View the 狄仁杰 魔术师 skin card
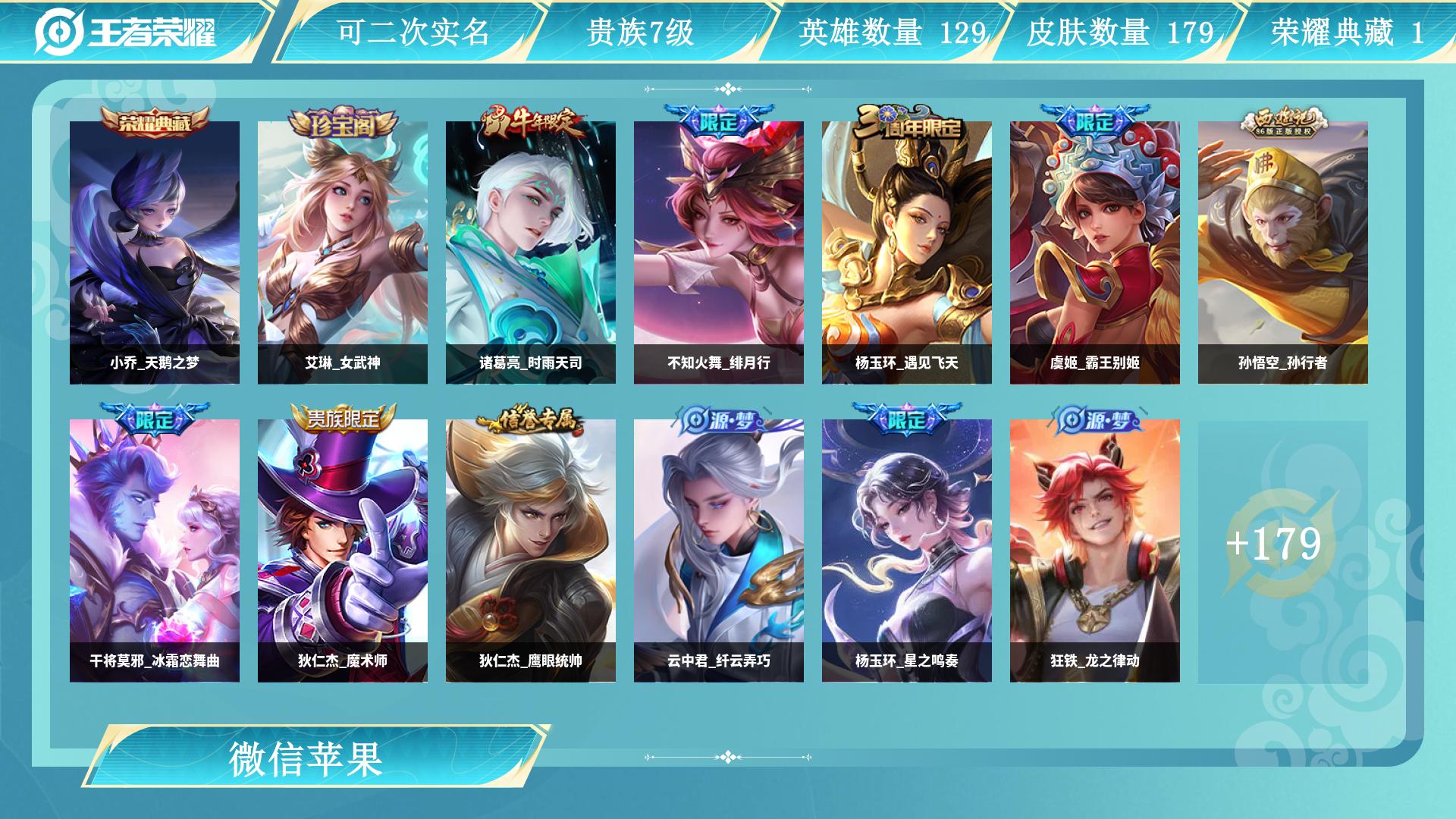1456x819 pixels. pyautogui.click(x=343, y=551)
